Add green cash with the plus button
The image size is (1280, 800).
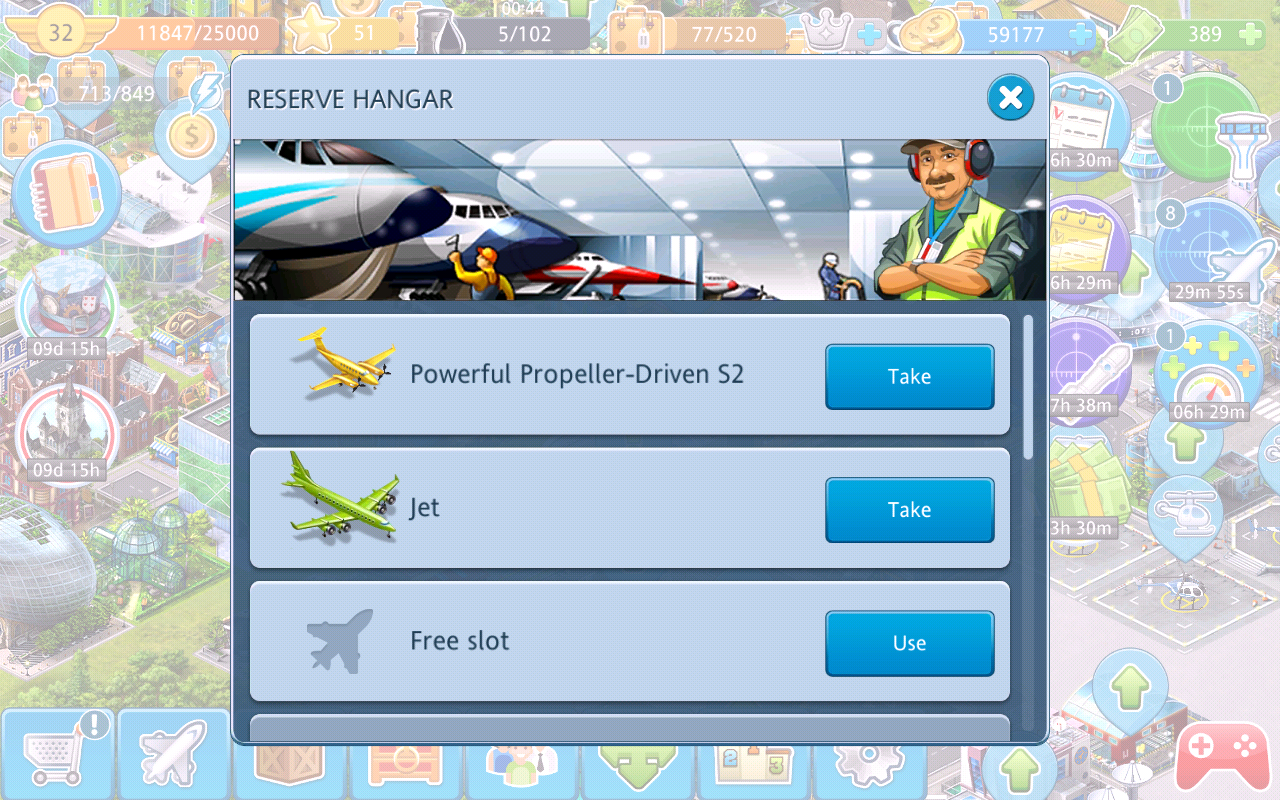(x=1250, y=35)
